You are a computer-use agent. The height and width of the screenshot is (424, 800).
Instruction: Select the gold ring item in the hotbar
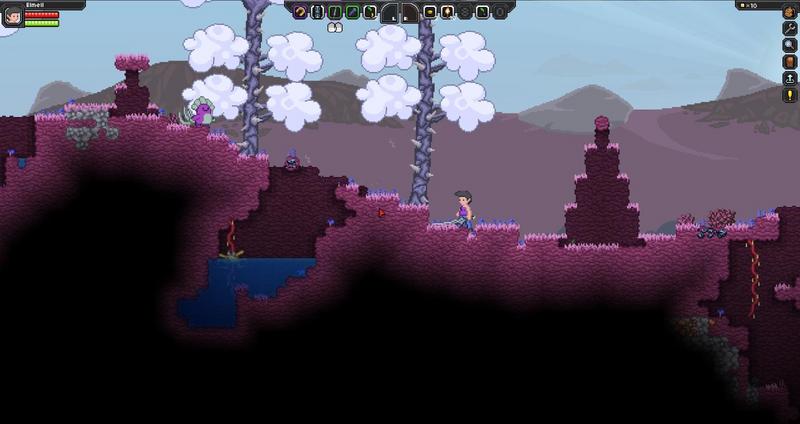[x=301, y=12]
